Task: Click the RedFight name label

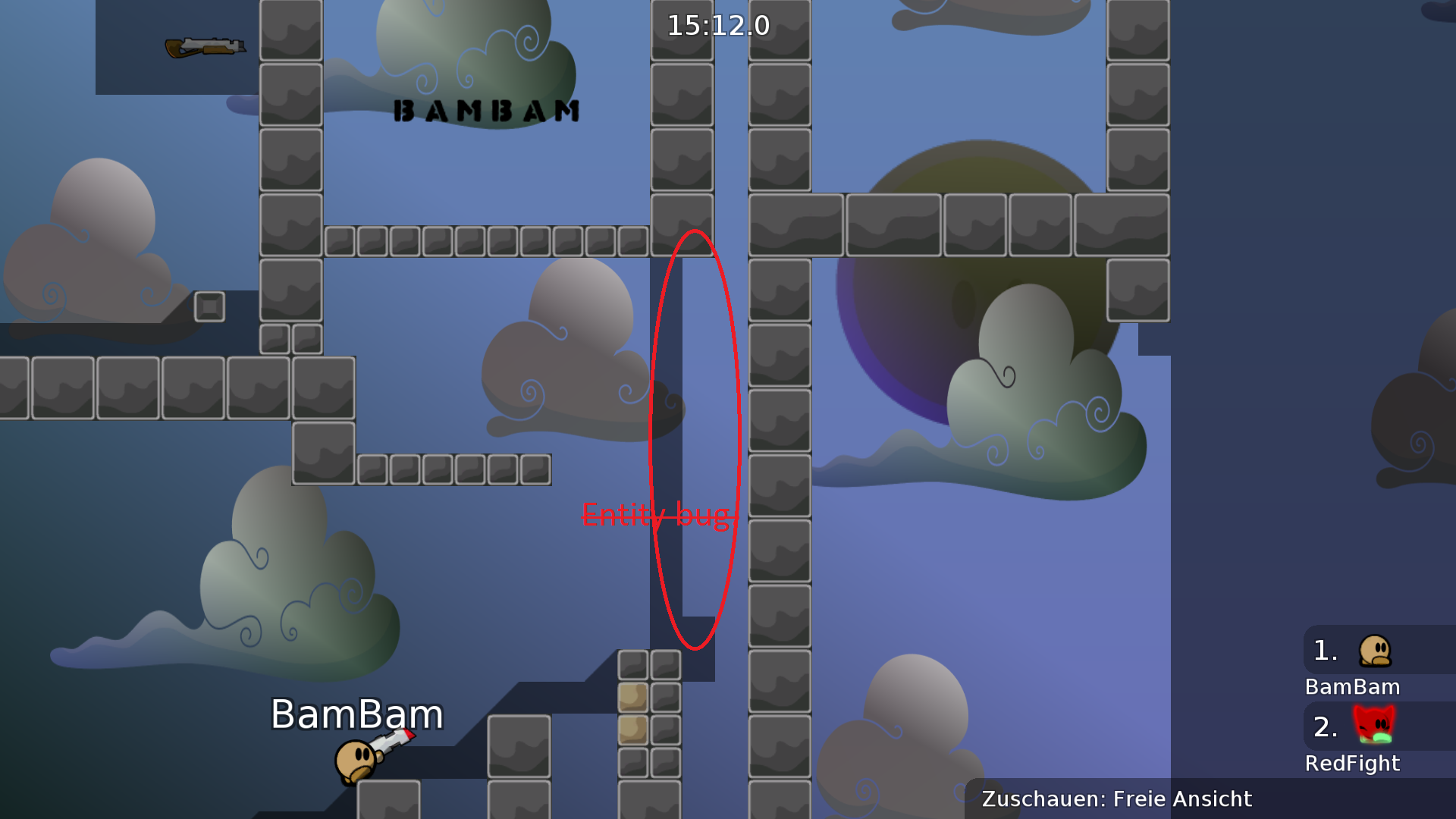Action: click(x=1353, y=764)
